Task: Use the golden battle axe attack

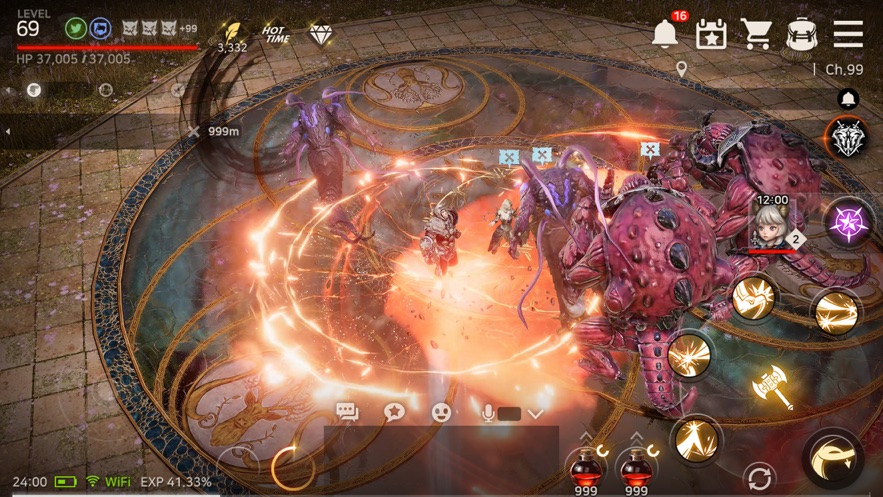Action: (772, 387)
